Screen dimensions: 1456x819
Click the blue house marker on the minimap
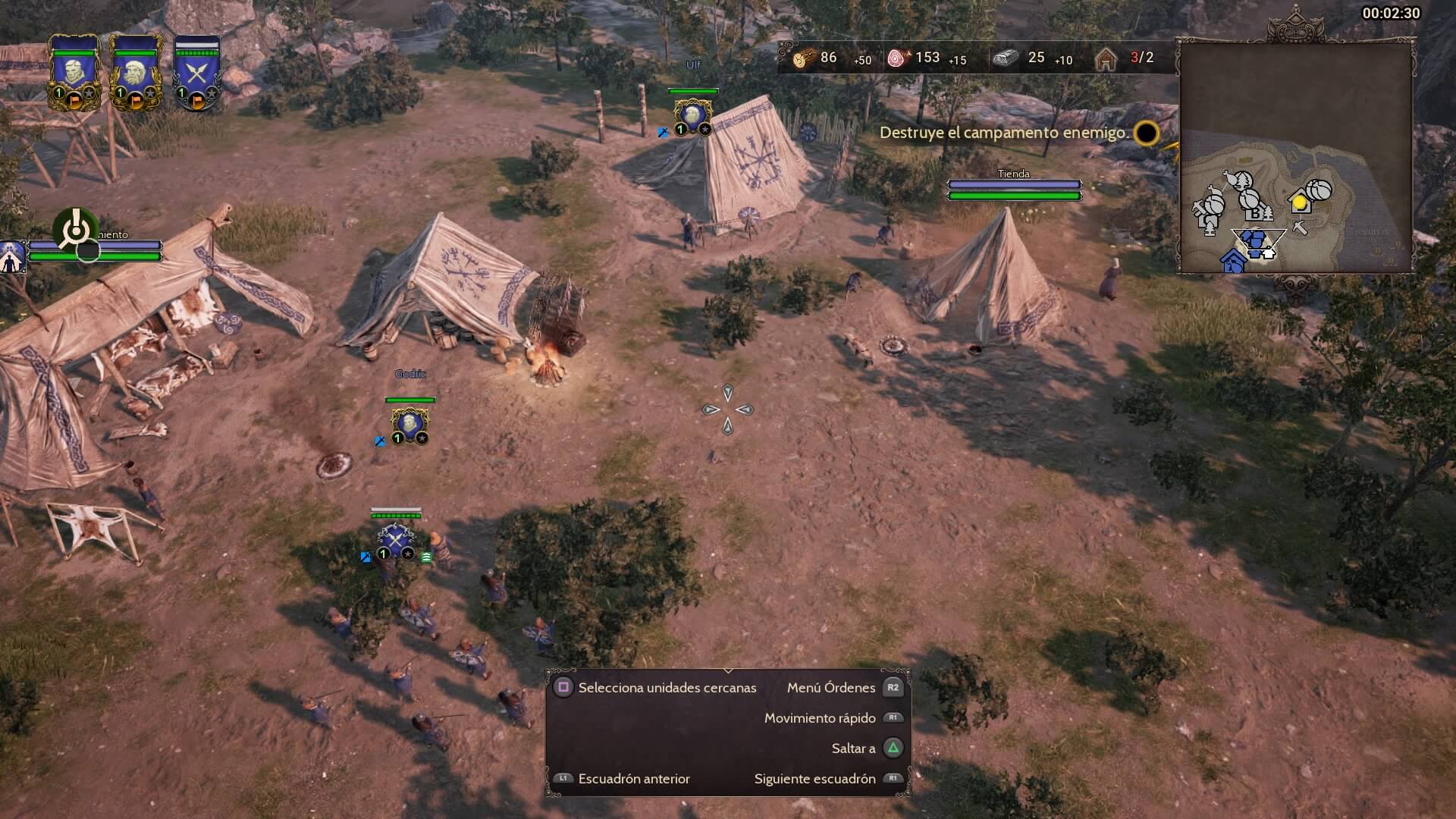pyautogui.click(x=1233, y=262)
